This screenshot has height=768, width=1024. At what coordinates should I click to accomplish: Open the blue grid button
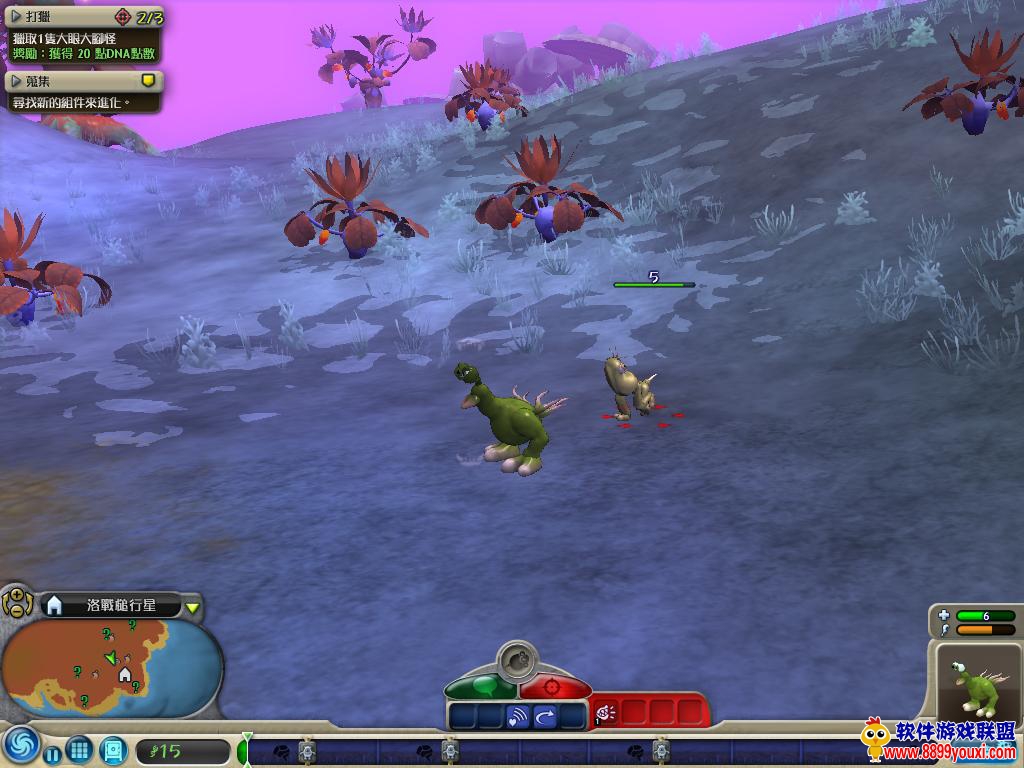80,749
